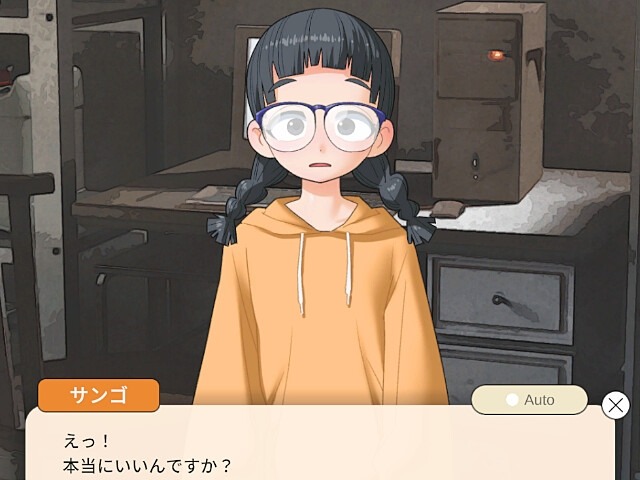Viewport: 640px width, 480px height.
Task: Toggle the Auto dialogue mode
Action: pos(529,400)
